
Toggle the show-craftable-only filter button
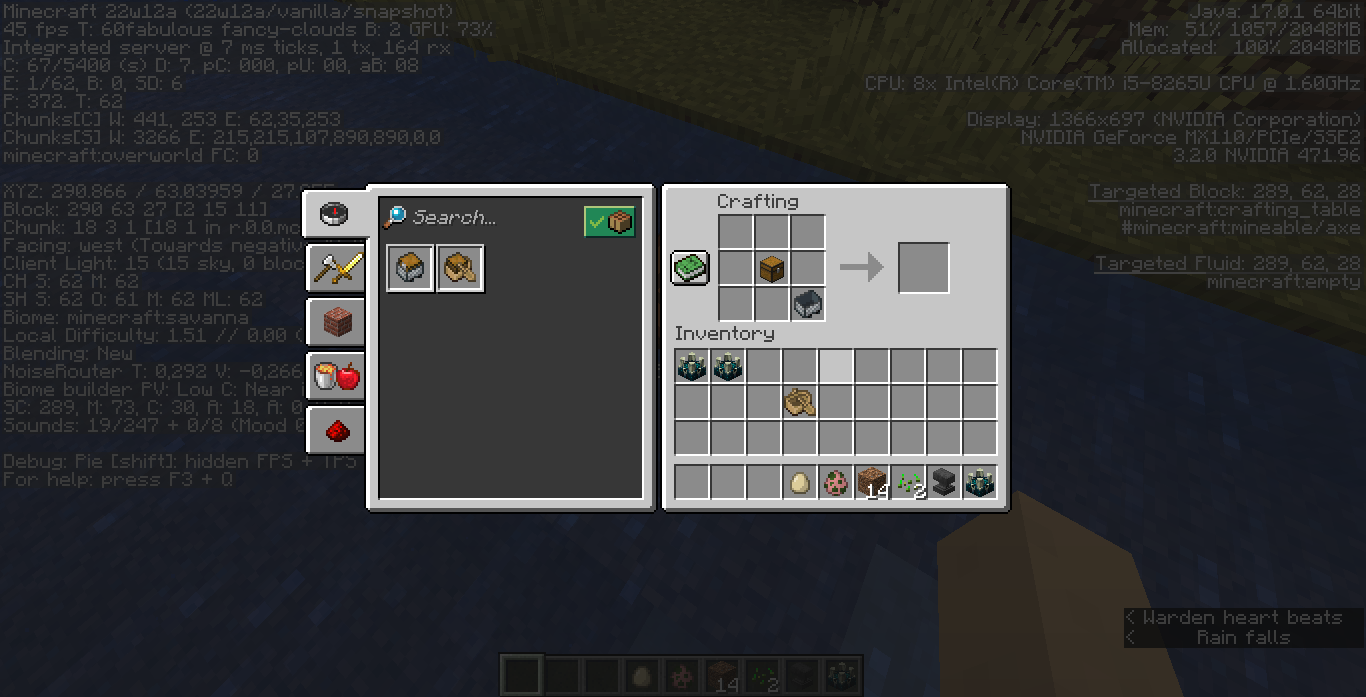coord(609,221)
